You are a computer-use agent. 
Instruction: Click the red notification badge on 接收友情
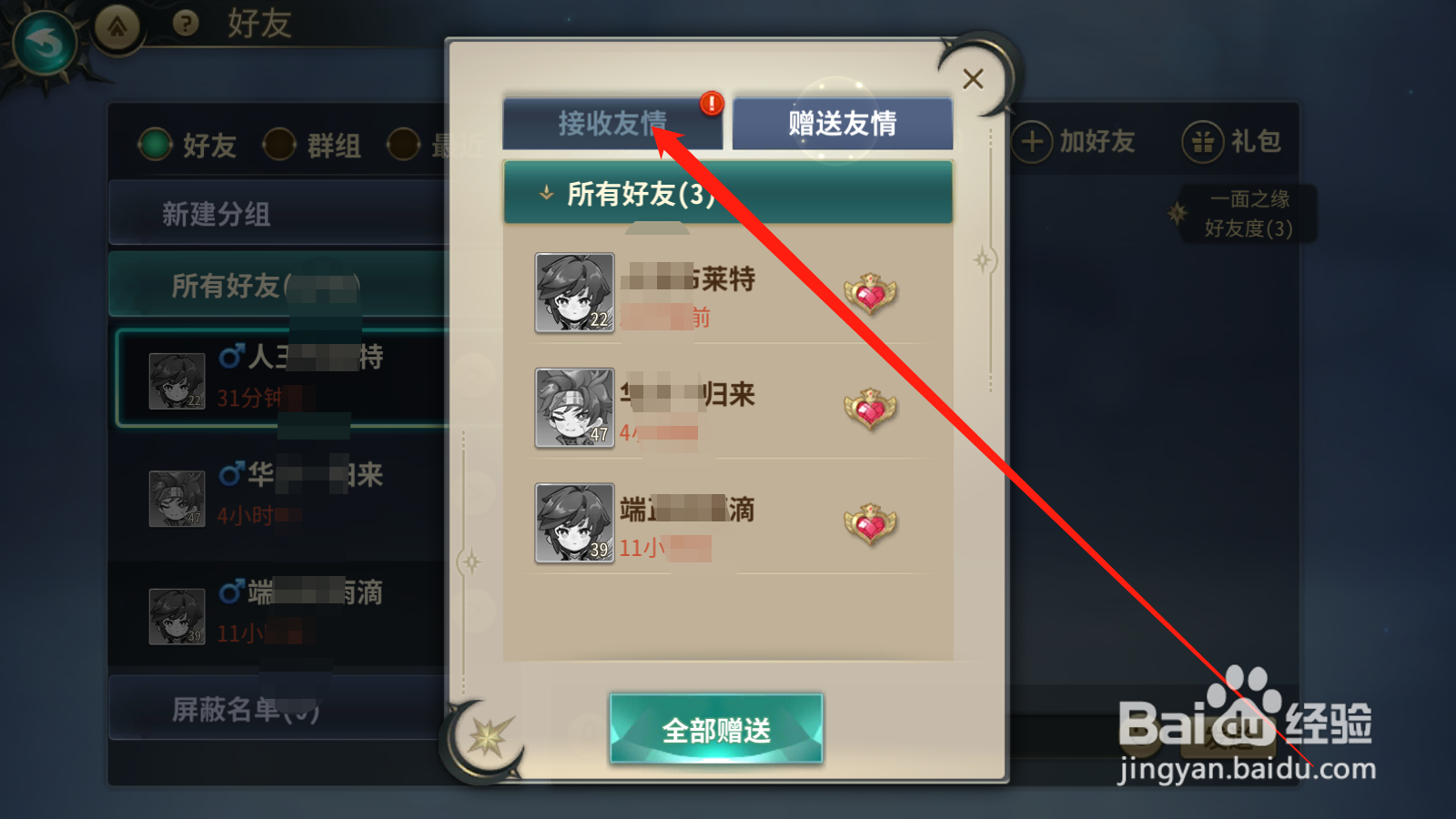(x=710, y=103)
